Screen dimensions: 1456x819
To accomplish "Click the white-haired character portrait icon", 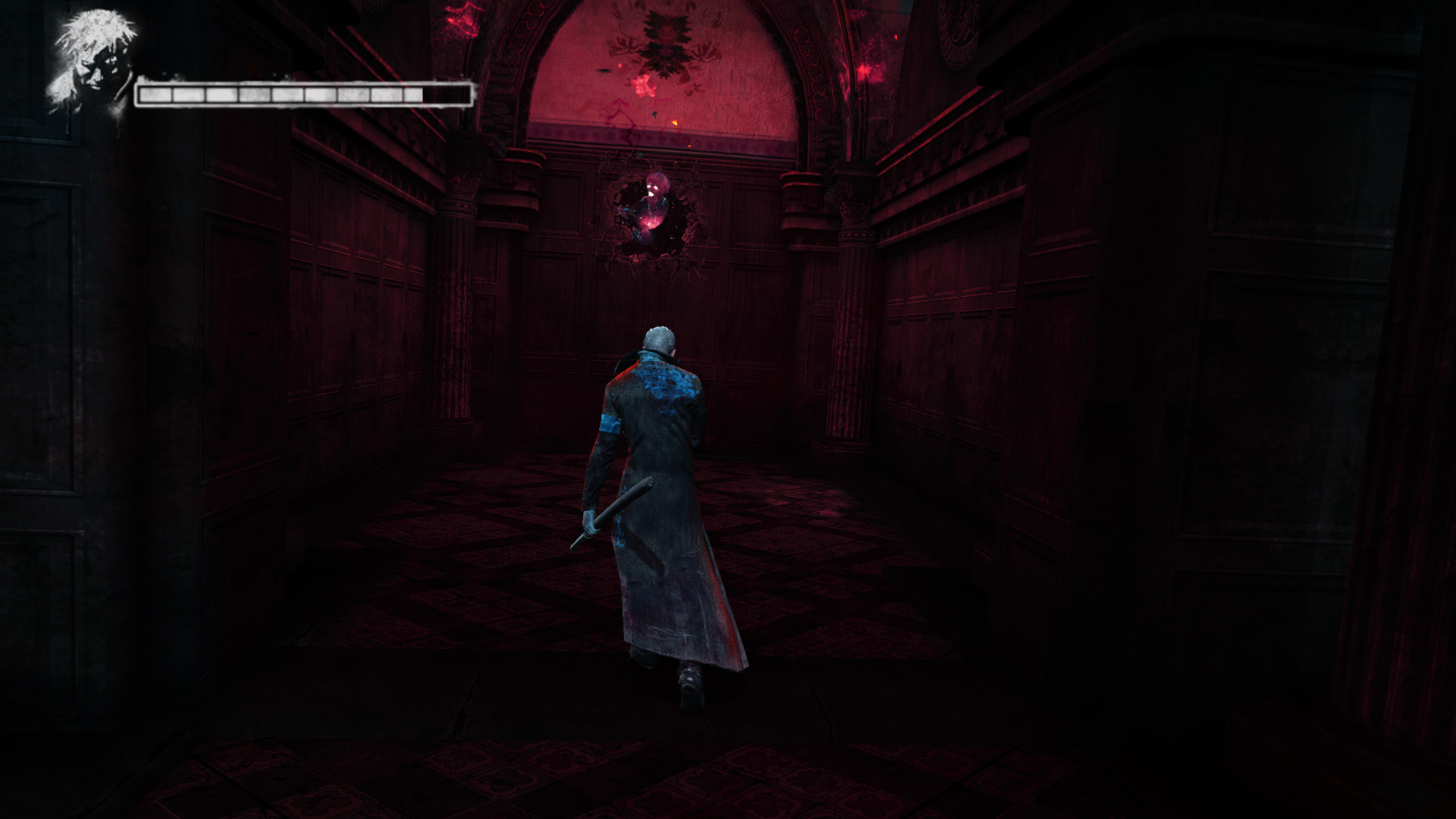I will 93,61.
